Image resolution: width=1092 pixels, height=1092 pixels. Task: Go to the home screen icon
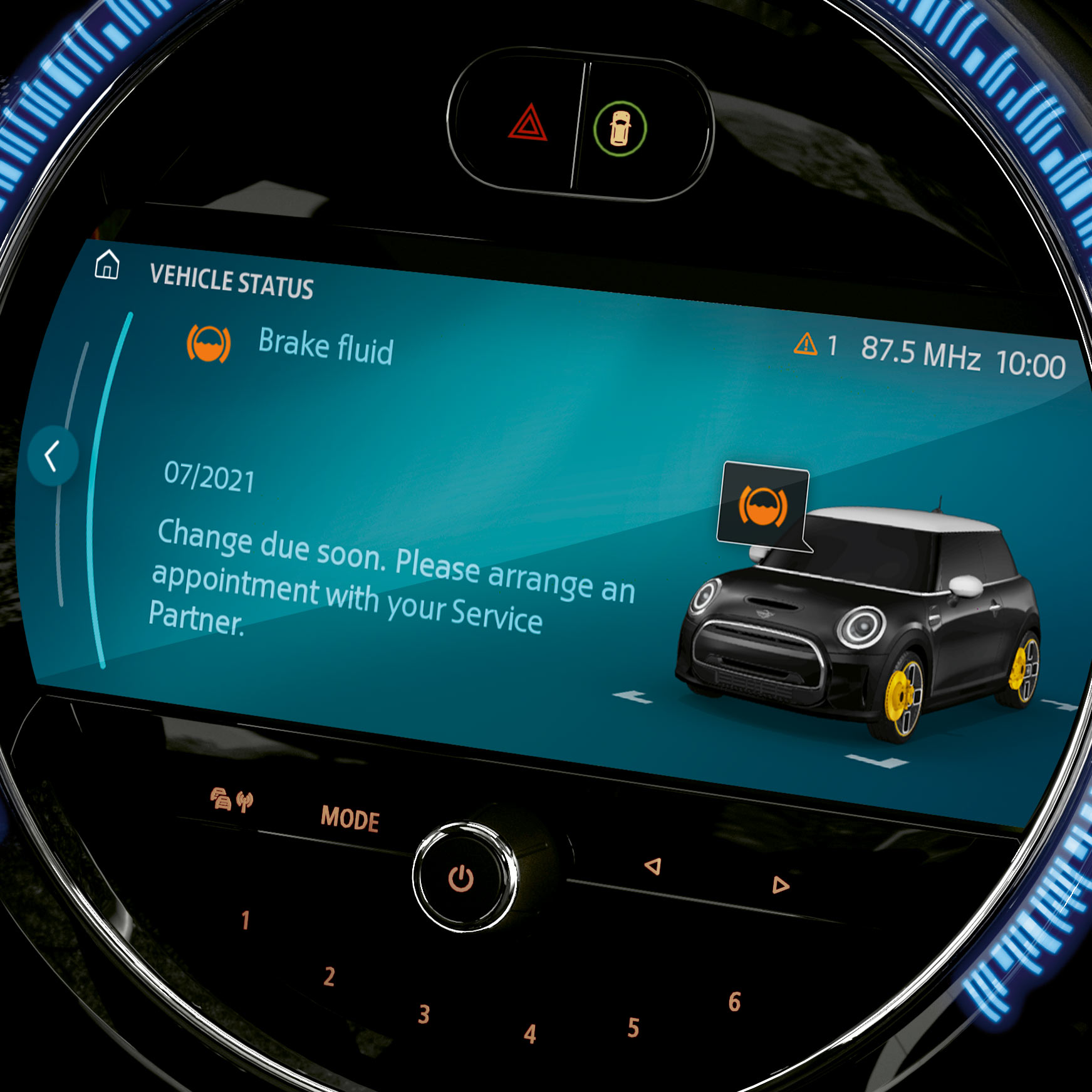point(107,264)
